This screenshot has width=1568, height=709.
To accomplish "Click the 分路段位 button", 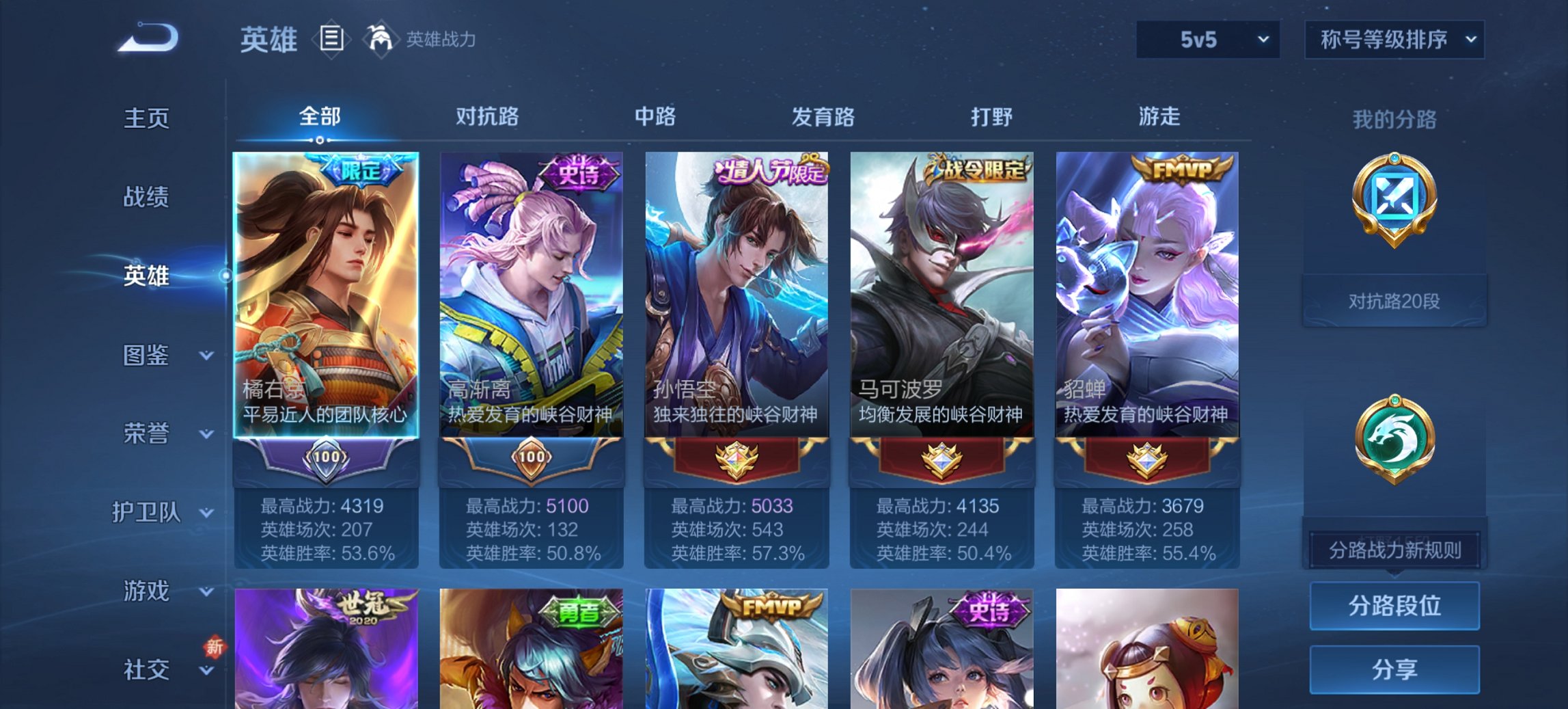I will [x=1394, y=606].
